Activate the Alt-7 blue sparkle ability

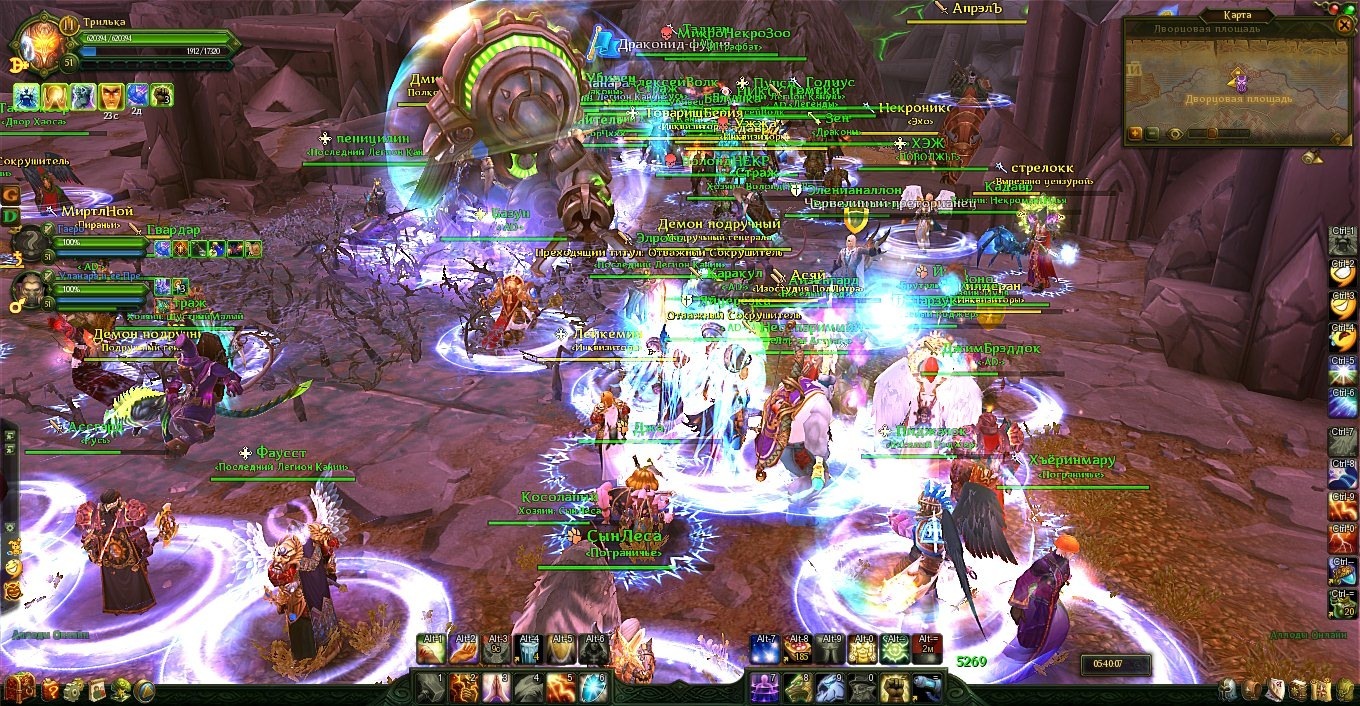tap(765, 650)
